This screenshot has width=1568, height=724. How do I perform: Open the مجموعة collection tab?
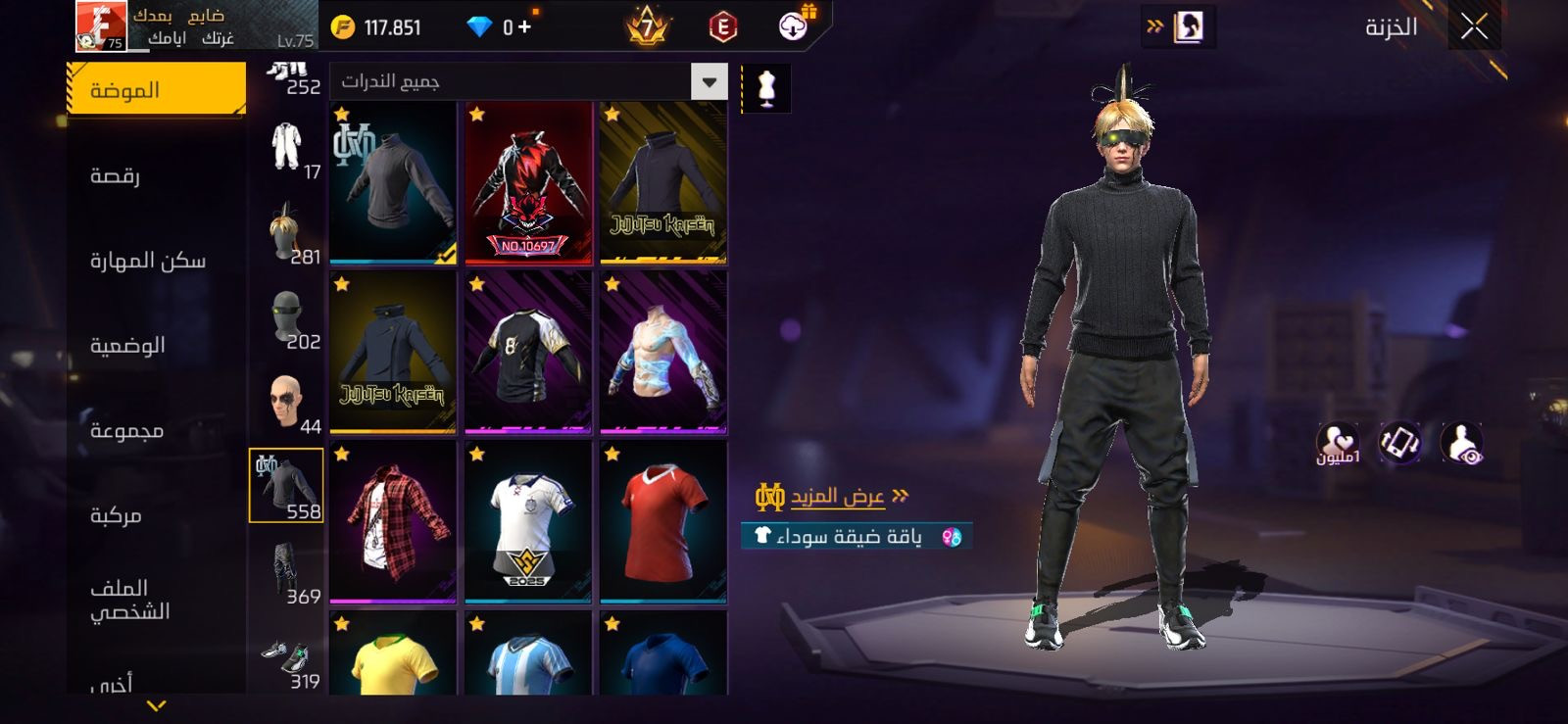click(x=126, y=431)
